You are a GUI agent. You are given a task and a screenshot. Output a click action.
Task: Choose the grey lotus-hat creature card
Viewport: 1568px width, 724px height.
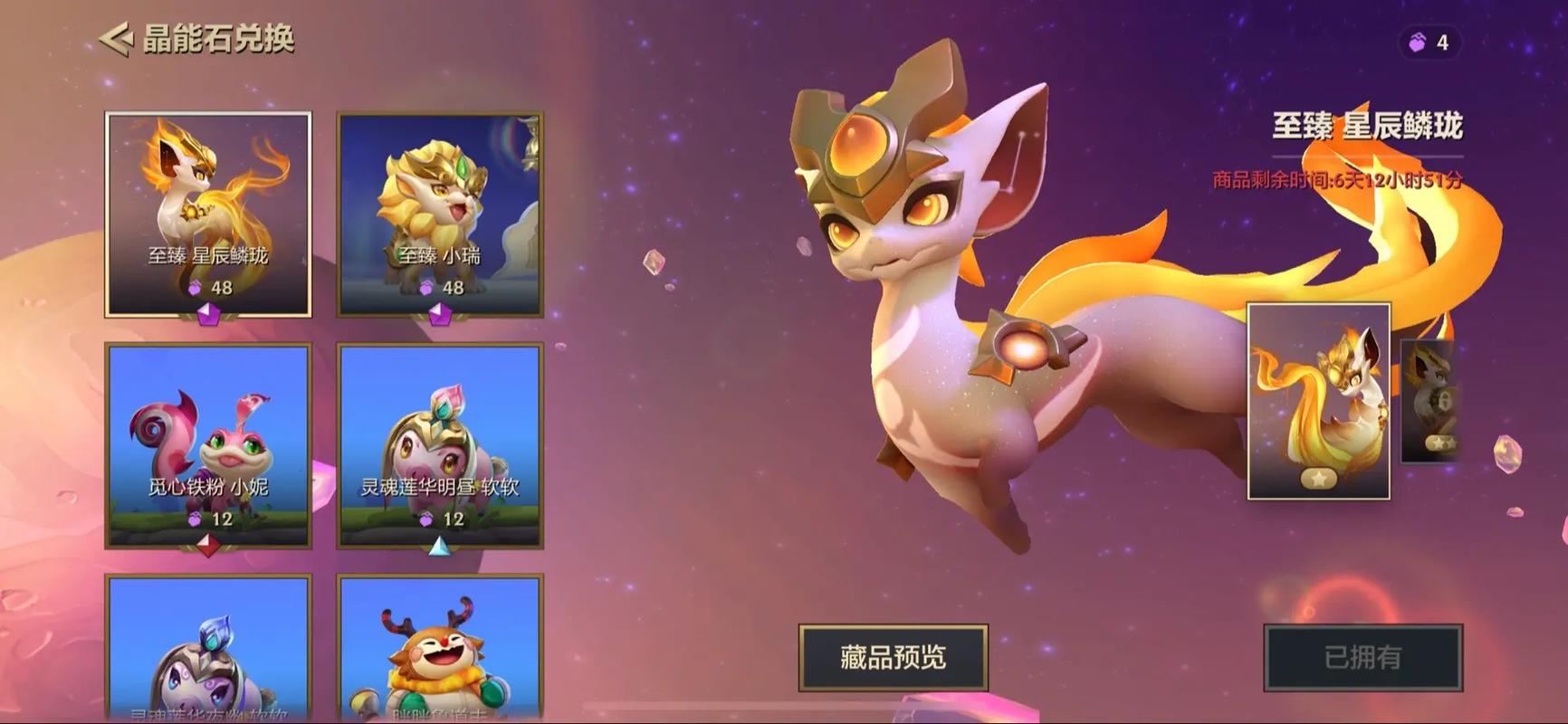click(208, 648)
